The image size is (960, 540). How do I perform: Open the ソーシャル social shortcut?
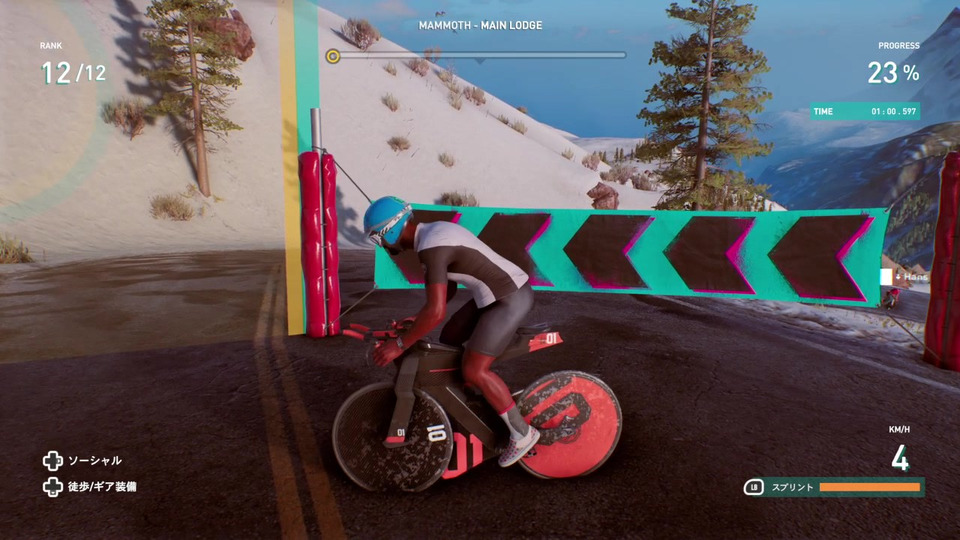(83, 461)
